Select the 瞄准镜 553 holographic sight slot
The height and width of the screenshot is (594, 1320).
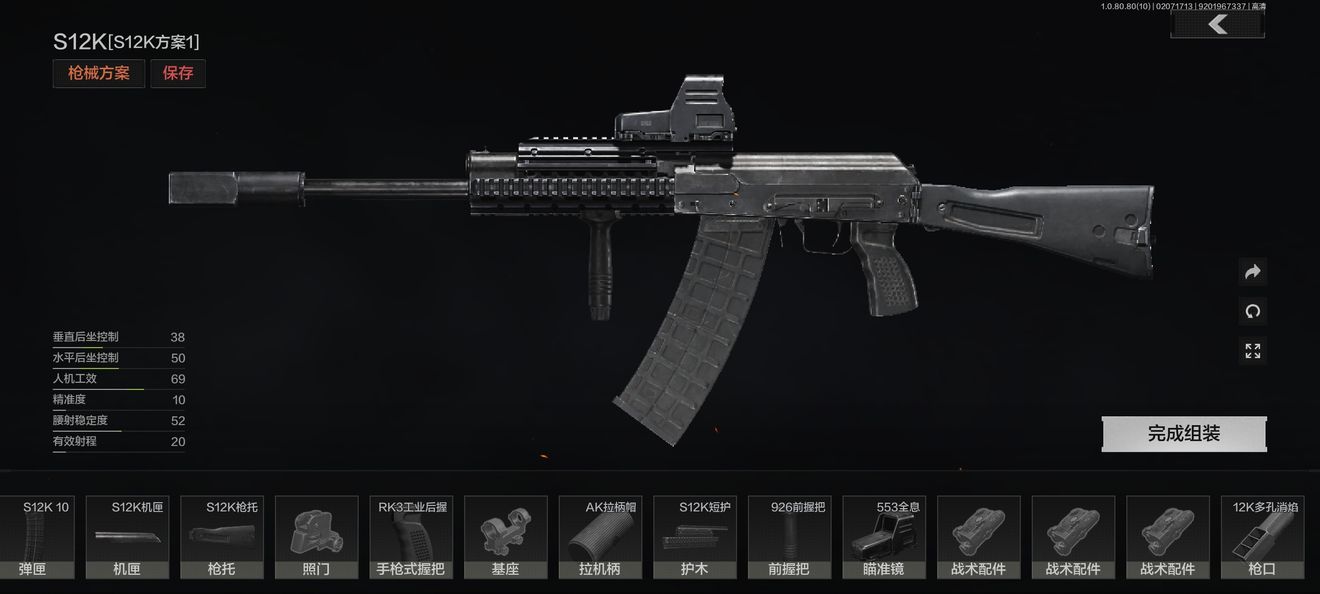coord(883,538)
